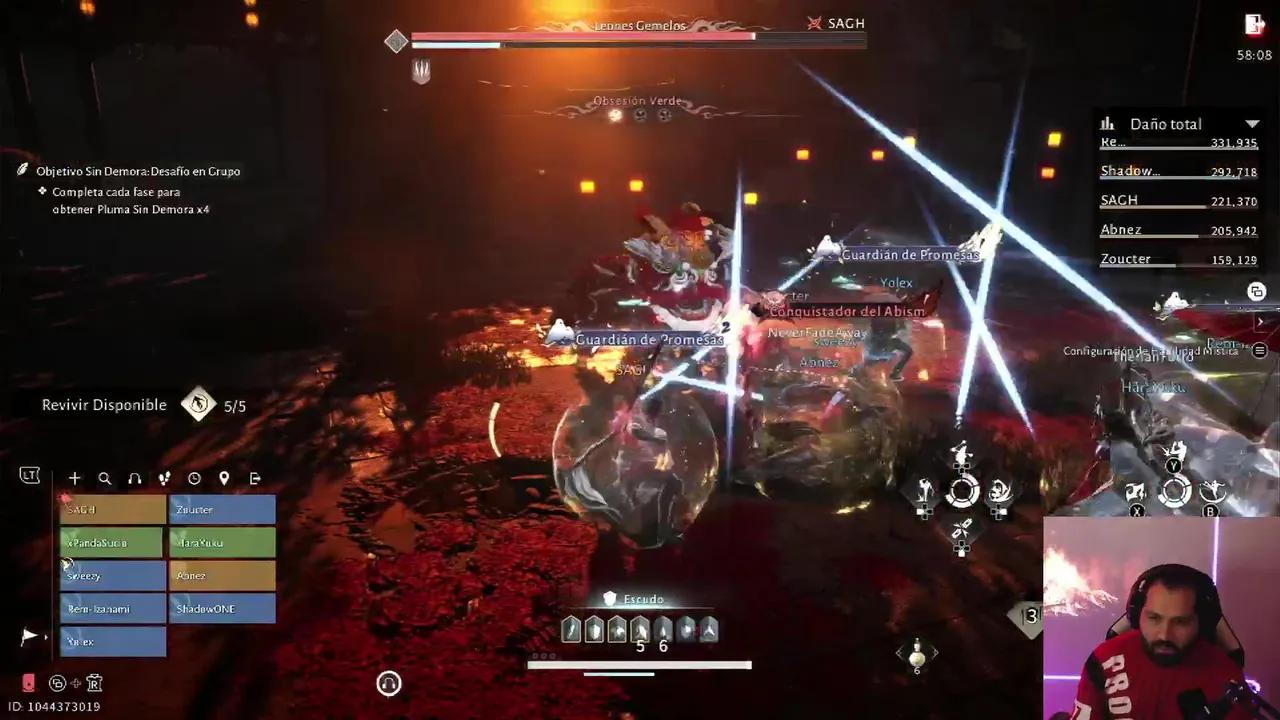Open the Configuración de Habilidad Mística menu
1280x720 pixels.
tap(1260, 351)
